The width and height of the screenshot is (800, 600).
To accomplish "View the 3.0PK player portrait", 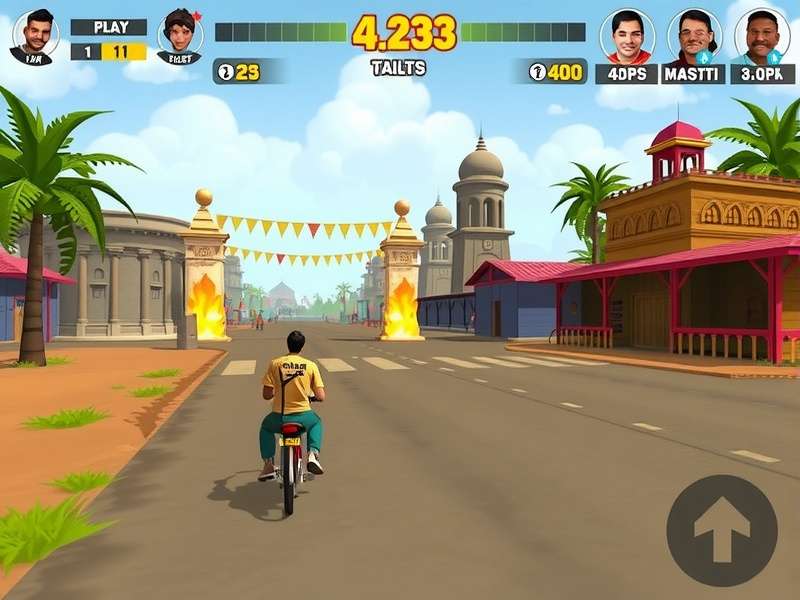I will click(x=762, y=37).
